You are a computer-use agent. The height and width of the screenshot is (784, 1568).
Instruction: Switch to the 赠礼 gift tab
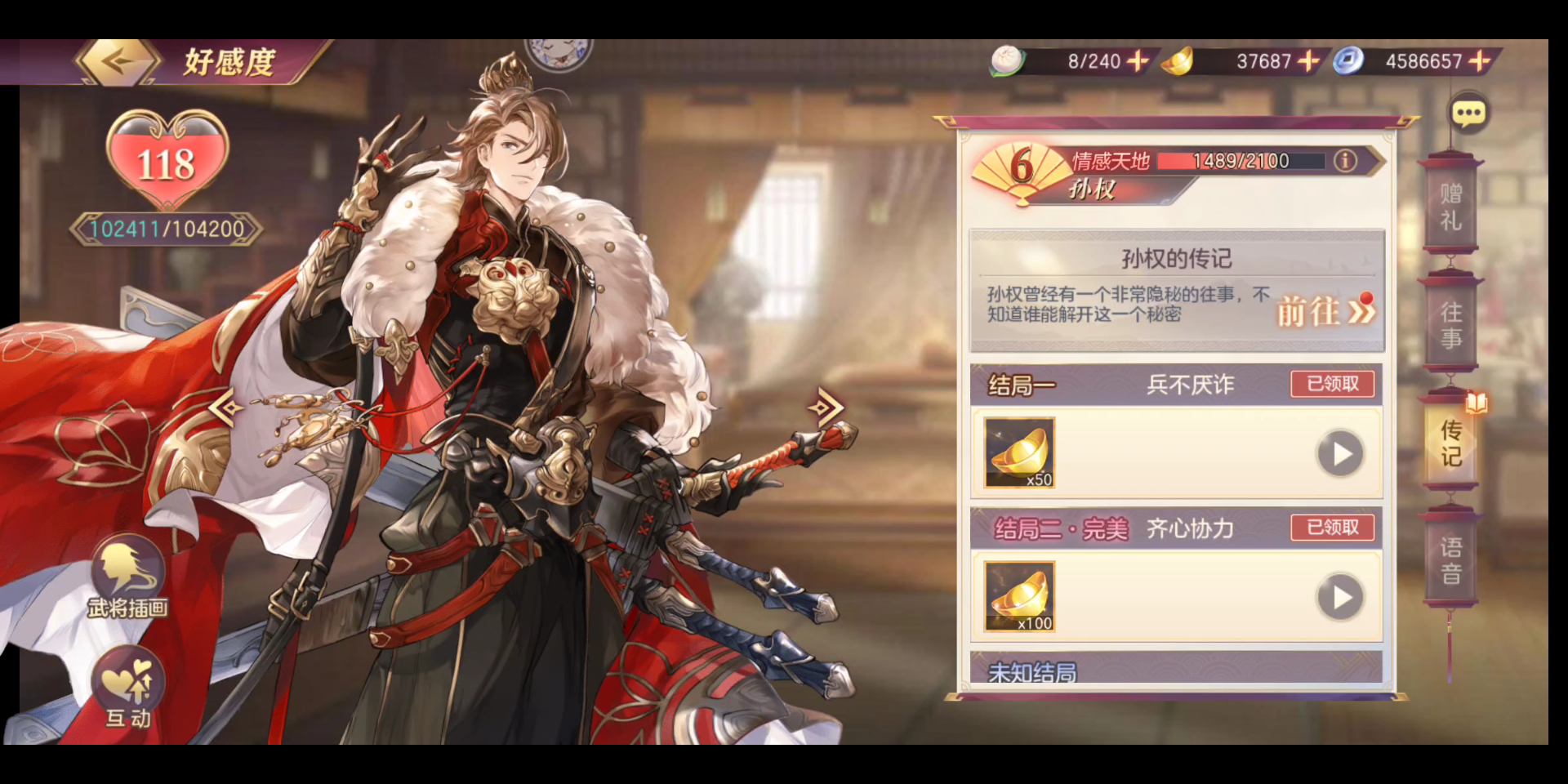pyautogui.click(x=1450, y=207)
